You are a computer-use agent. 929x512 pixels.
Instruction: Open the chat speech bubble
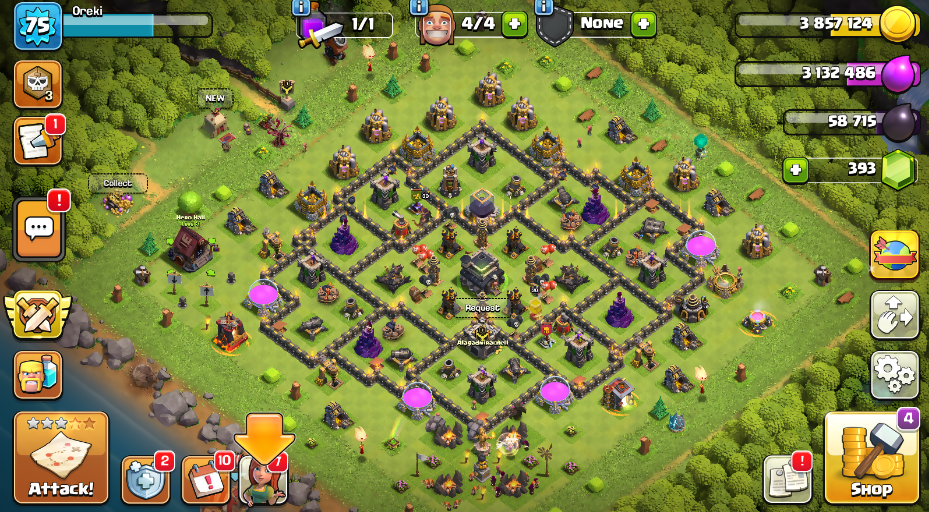coord(38,228)
